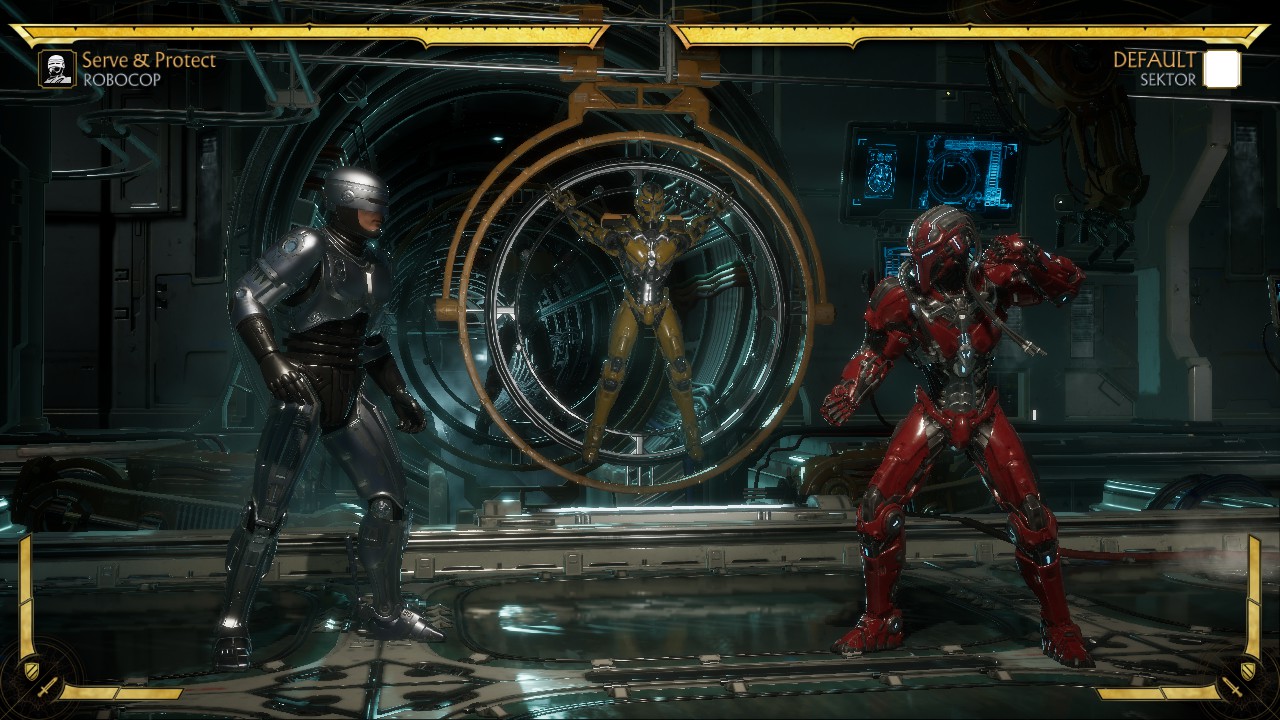Click Sektor's white skin color swatch
The width and height of the screenshot is (1280, 720).
(1221, 68)
